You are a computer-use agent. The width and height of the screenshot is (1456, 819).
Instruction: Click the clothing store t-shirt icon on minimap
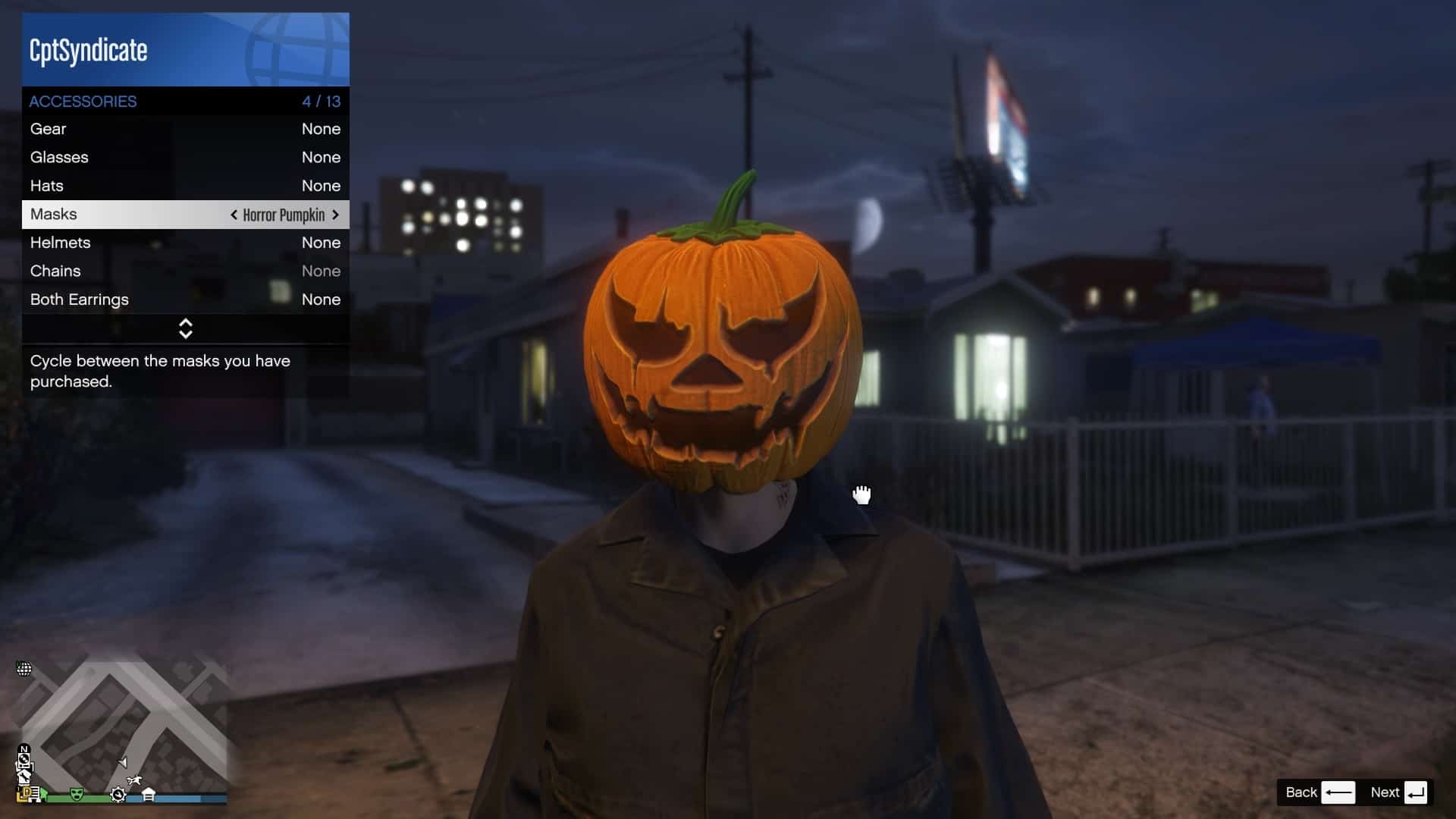[x=25, y=777]
